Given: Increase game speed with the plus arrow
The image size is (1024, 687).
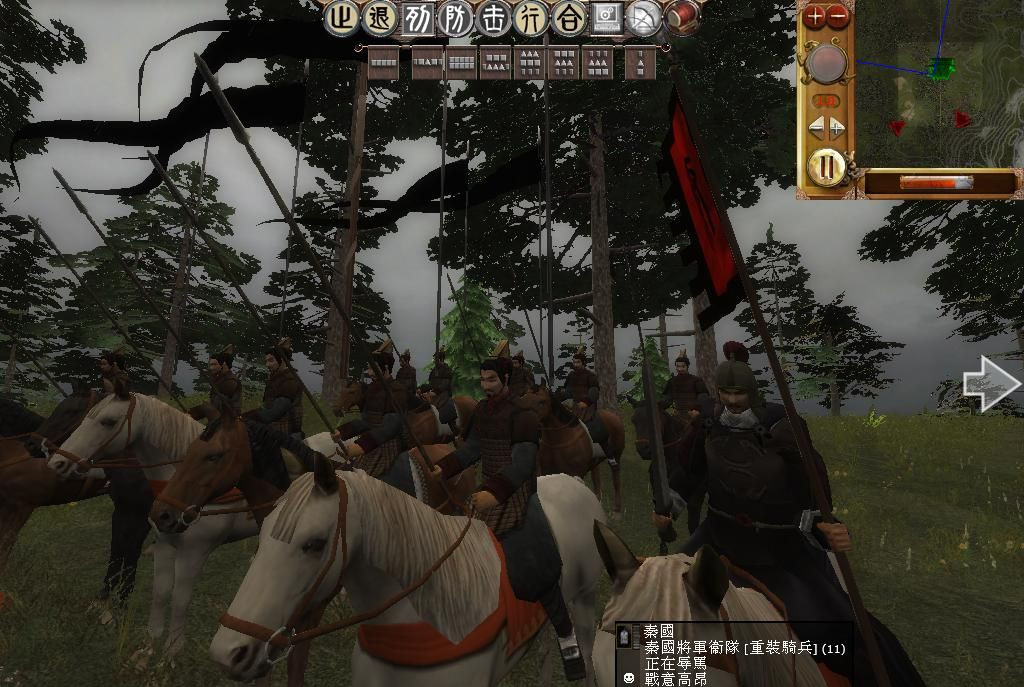Looking at the screenshot, I should [836, 127].
